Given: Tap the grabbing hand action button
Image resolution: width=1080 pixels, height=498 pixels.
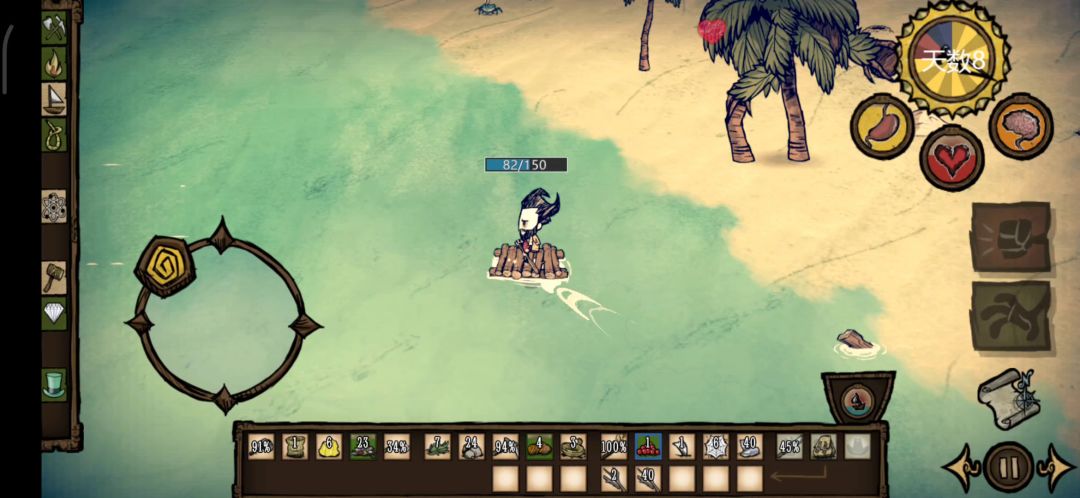Looking at the screenshot, I should pyautogui.click(x=1010, y=316).
